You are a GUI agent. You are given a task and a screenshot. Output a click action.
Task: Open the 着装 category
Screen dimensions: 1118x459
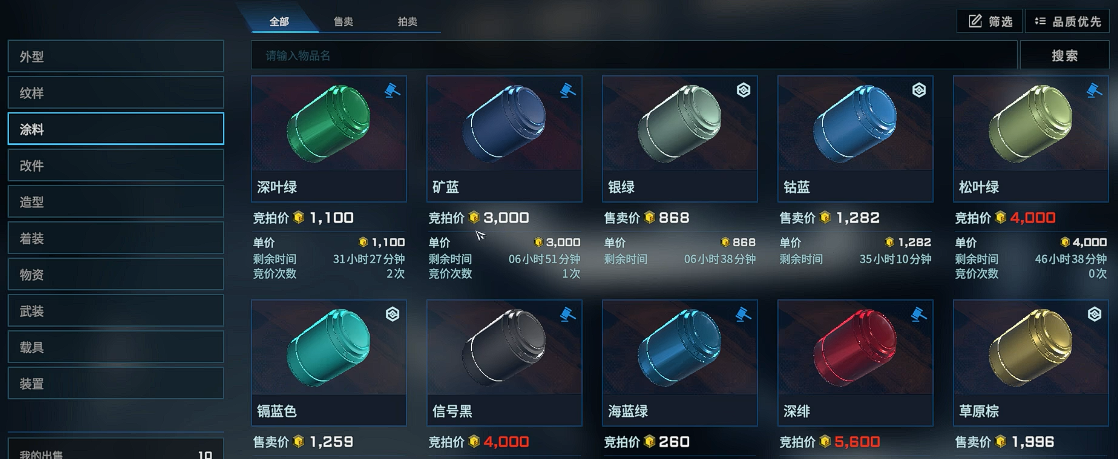pyautogui.click(x=116, y=238)
